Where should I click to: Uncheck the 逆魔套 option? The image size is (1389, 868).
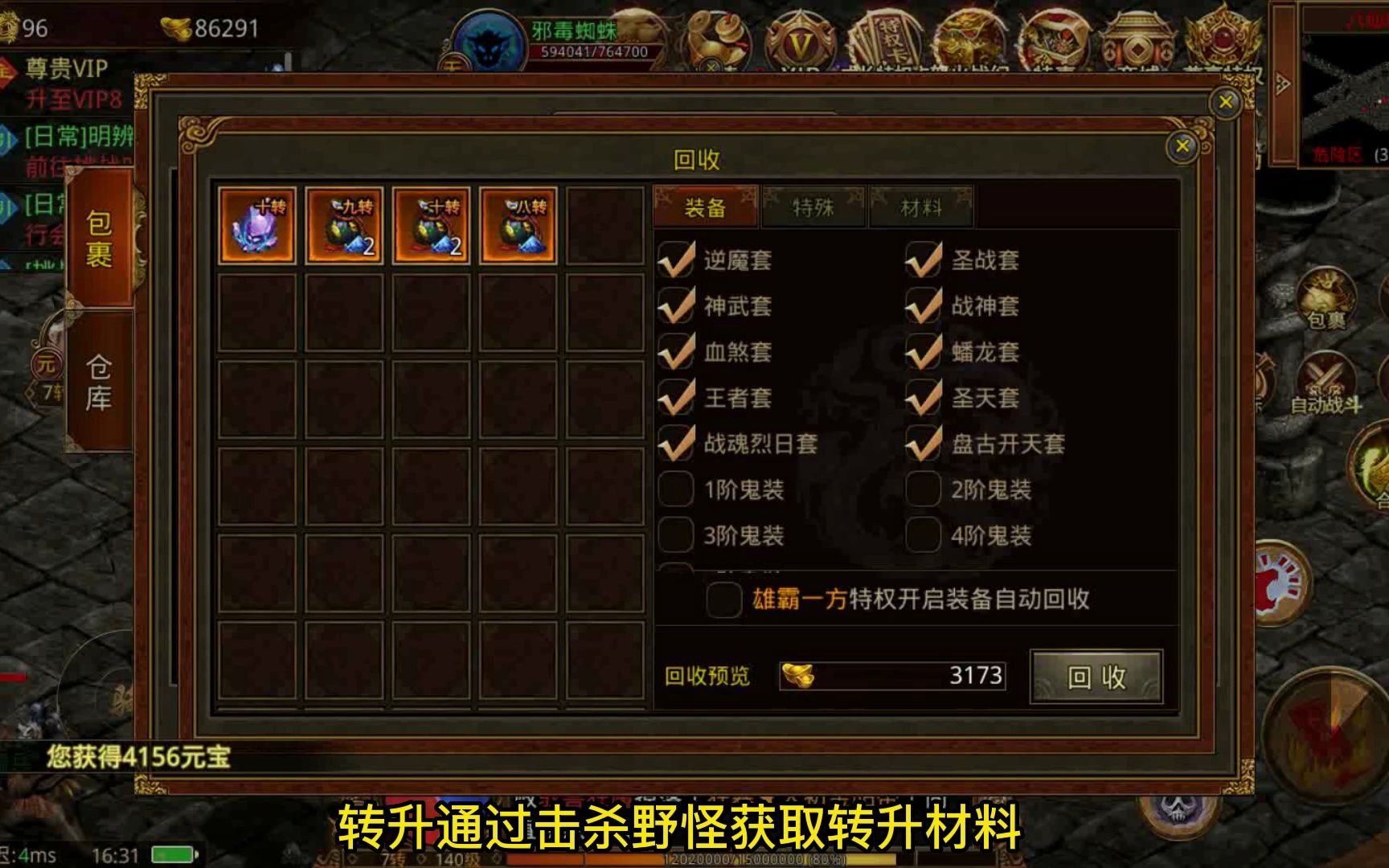click(678, 260)
